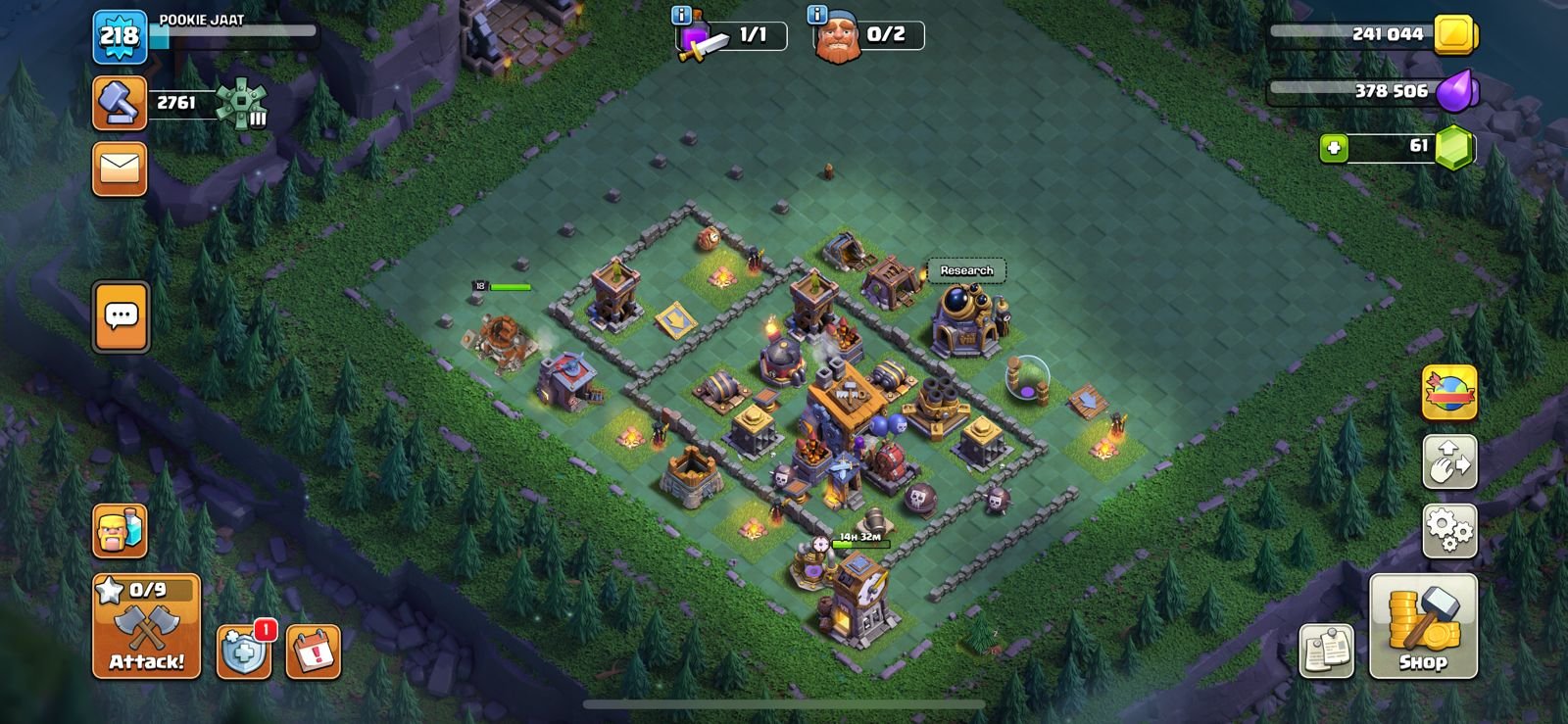The height and width of the screenshot is (724, 1568).
Task: Add gems with the green plus button
Action: (1333, 148)
